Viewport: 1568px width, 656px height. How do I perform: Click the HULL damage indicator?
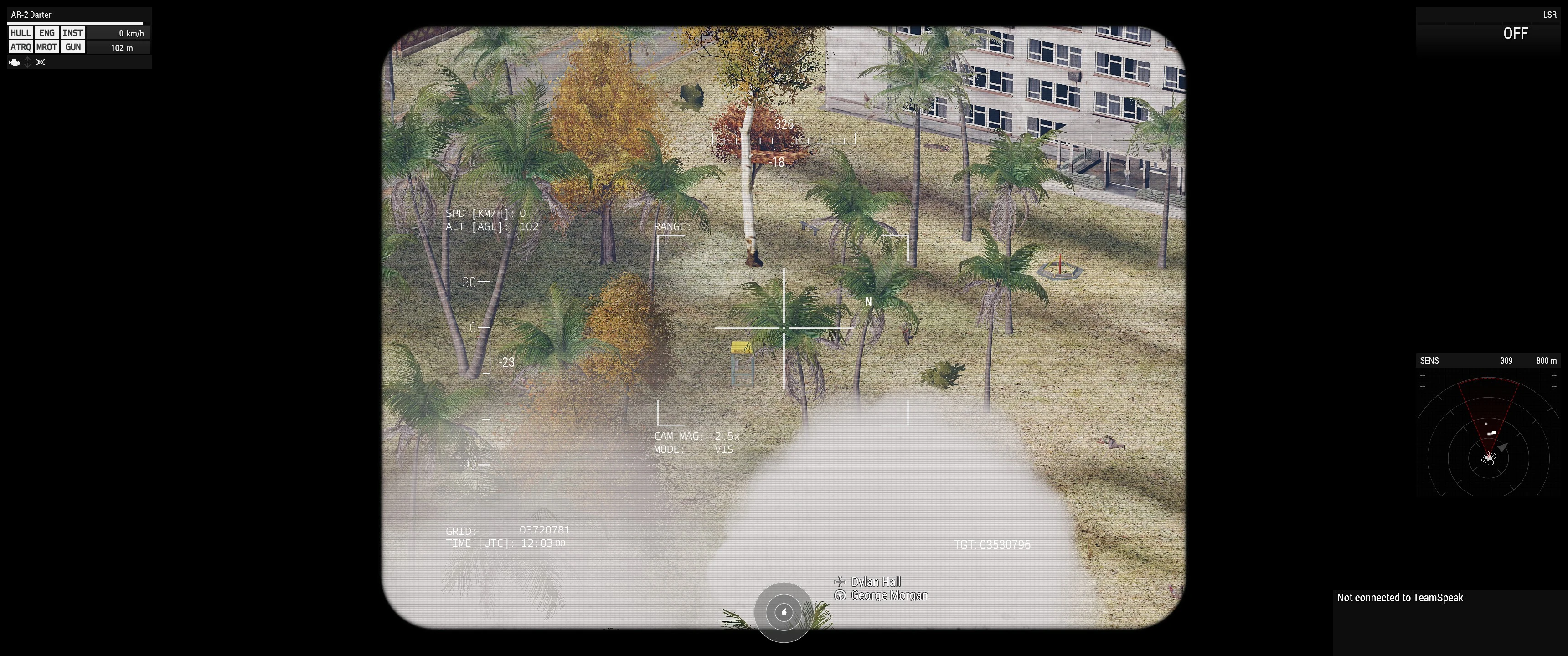[20, 33]
